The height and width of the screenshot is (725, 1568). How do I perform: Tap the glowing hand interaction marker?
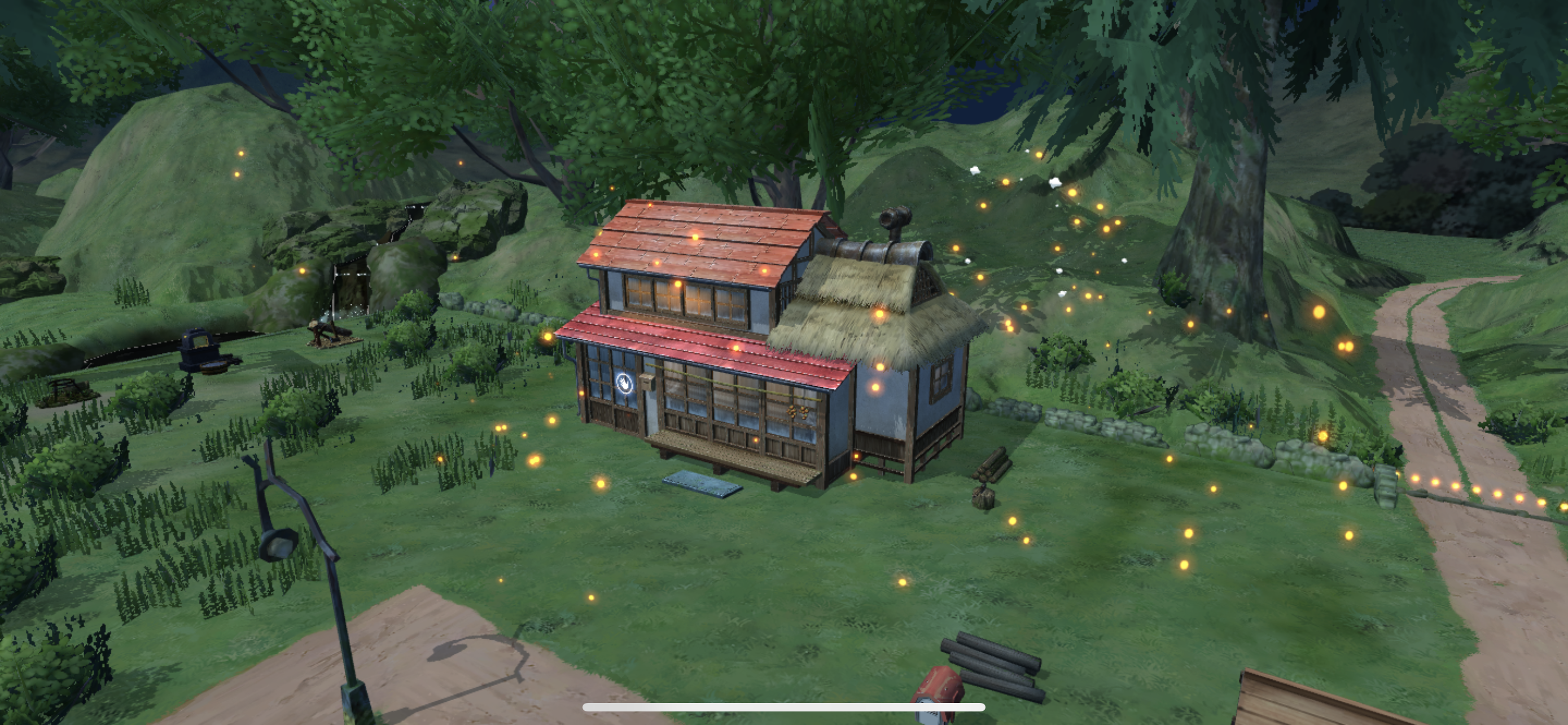coord(625,383)
